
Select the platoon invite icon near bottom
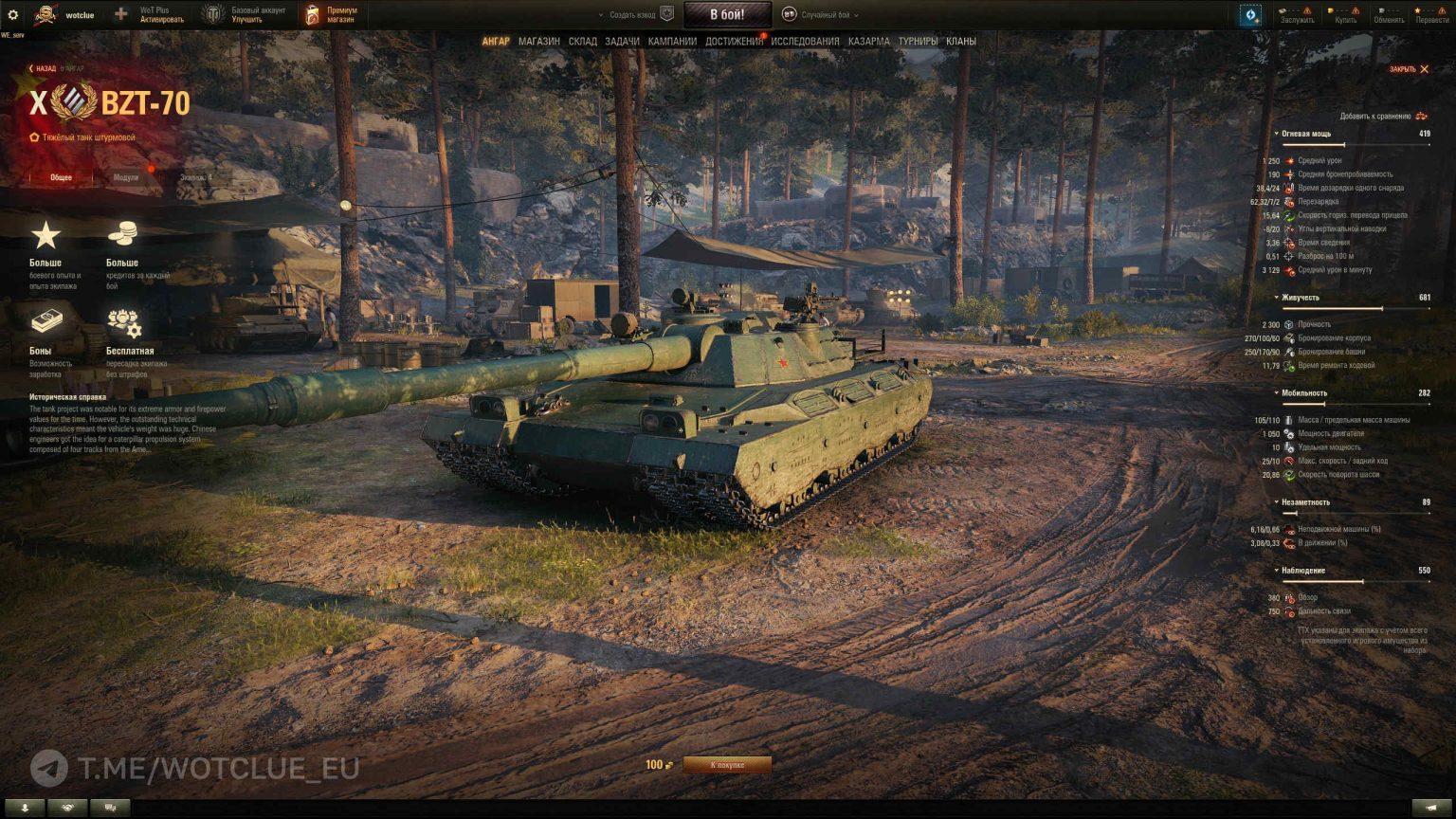pyautogui.click(x=66, y=807)
